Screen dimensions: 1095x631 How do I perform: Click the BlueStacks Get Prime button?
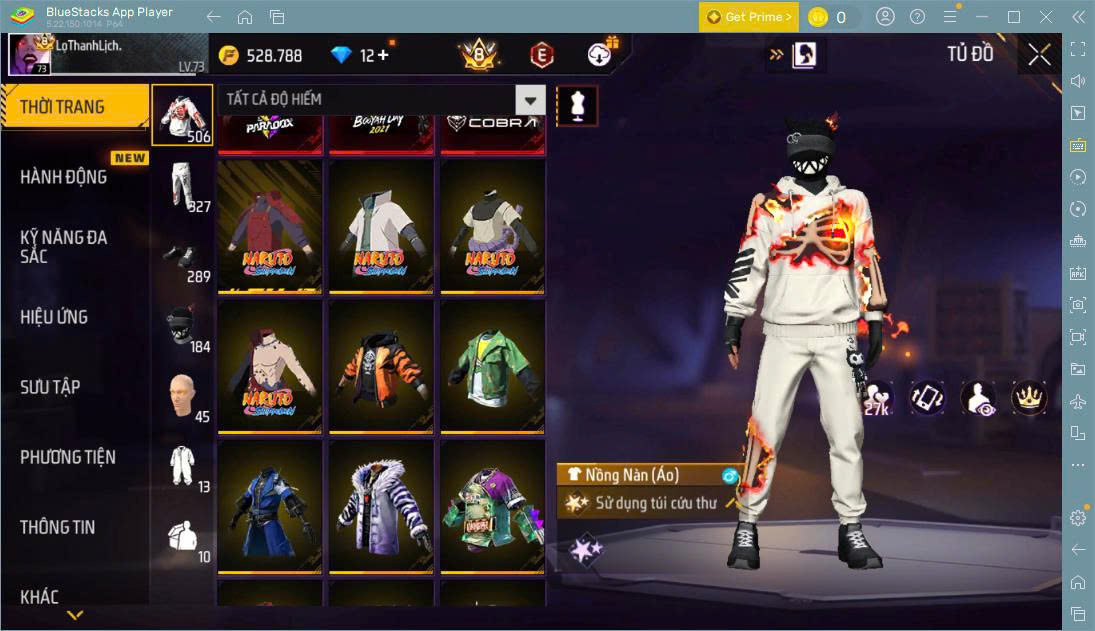tap(749, 17)
